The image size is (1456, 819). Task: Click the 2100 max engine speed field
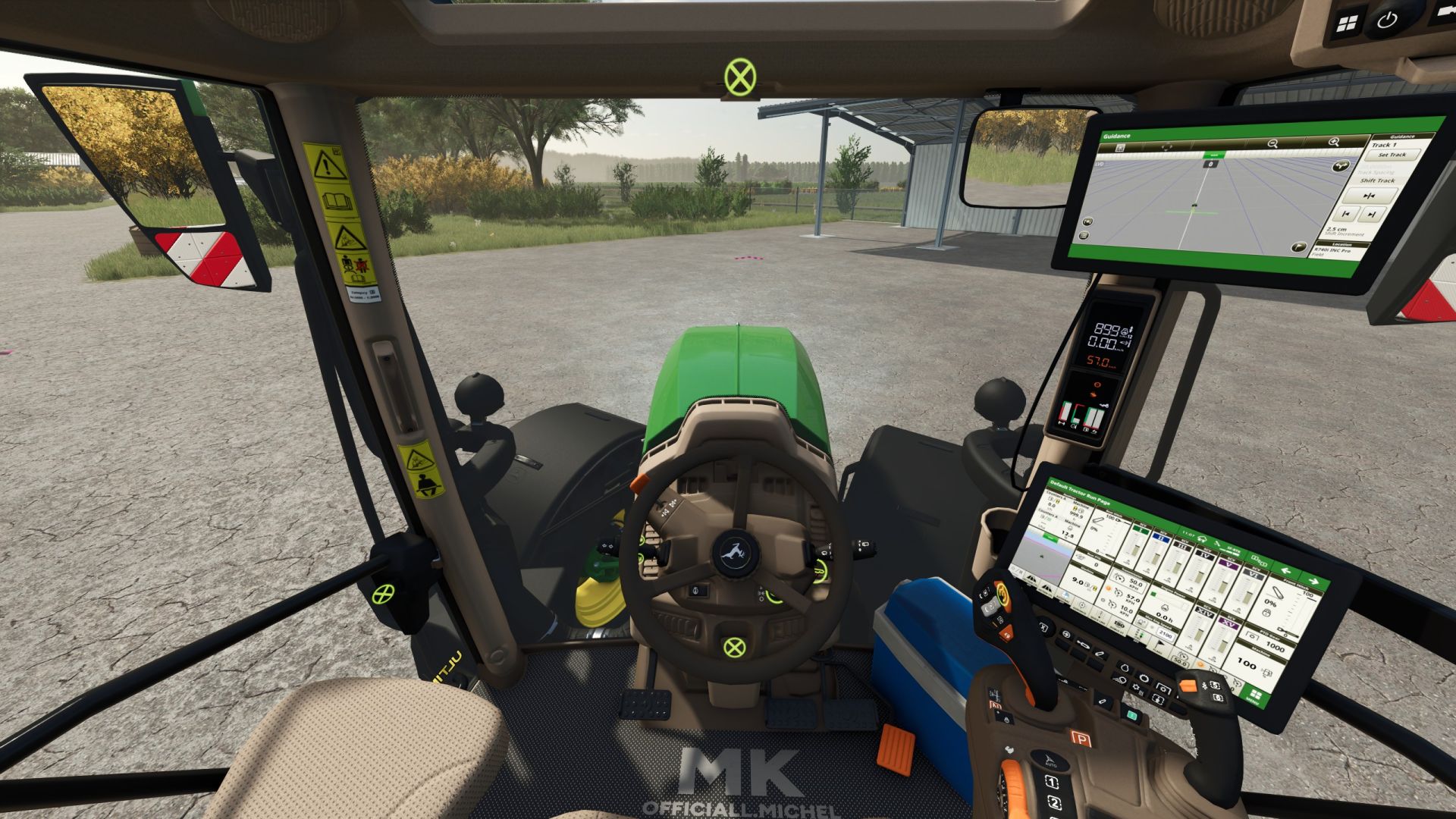[x=1166, y=635]
